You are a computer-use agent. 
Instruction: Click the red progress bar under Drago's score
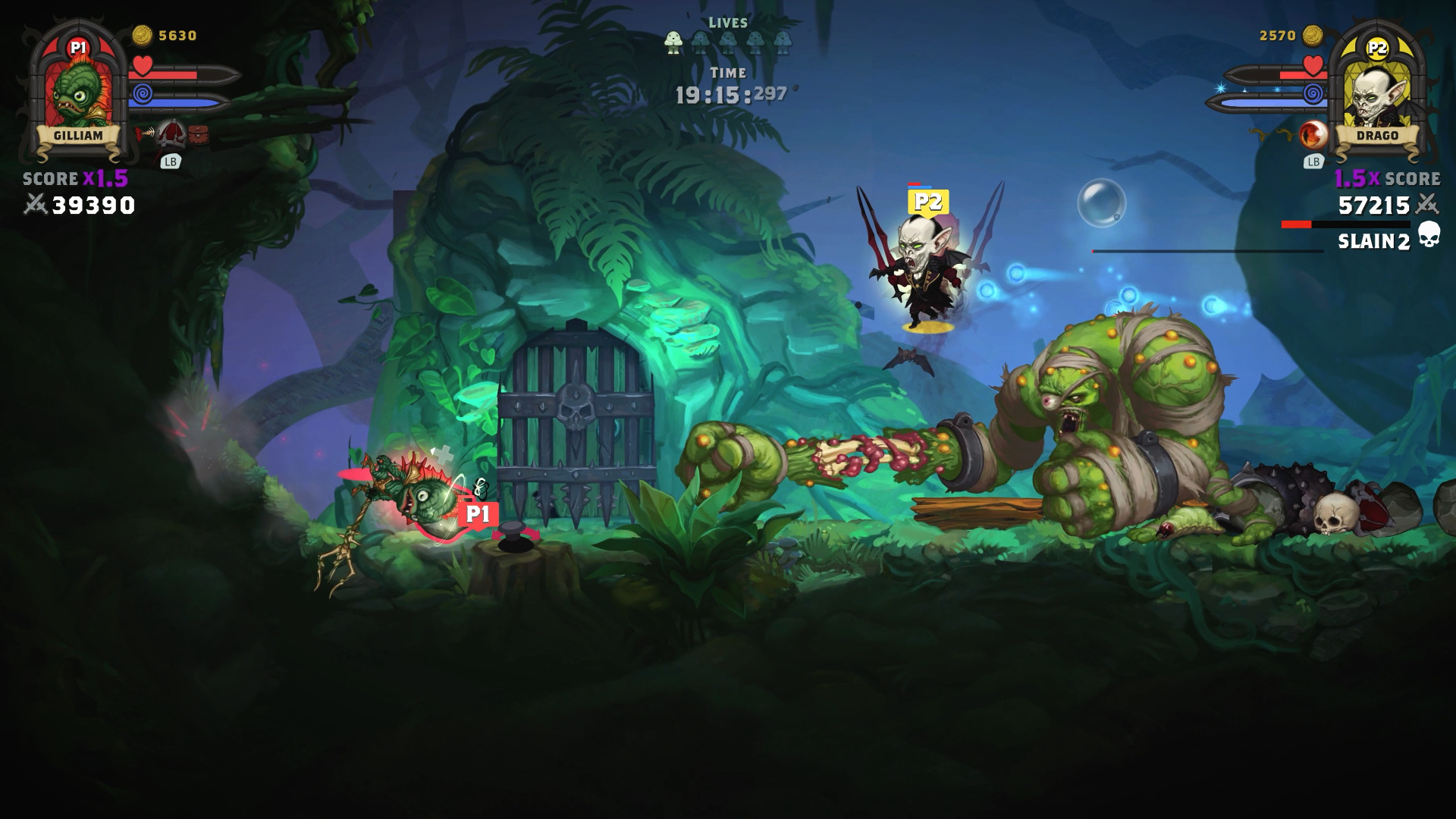(1295, 223)
